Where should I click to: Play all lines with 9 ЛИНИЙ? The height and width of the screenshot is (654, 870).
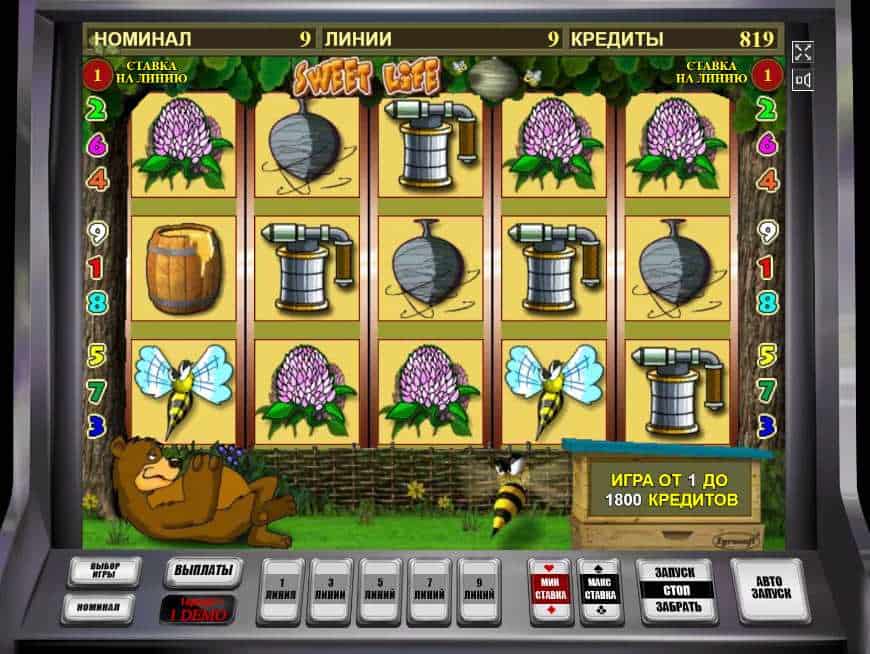click(478, 591)
